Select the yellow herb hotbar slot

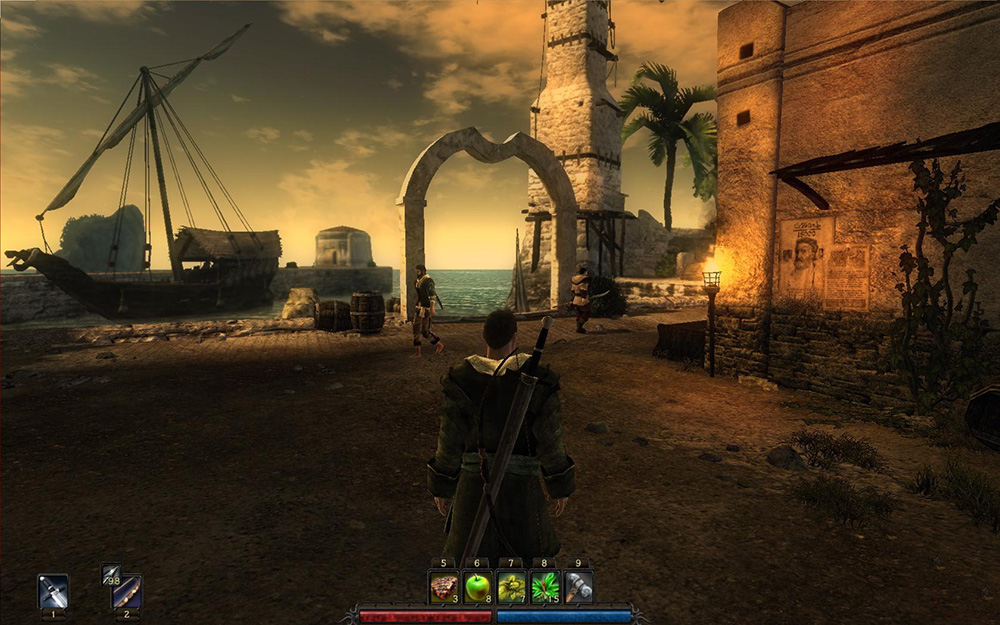(x=511, y=587)
